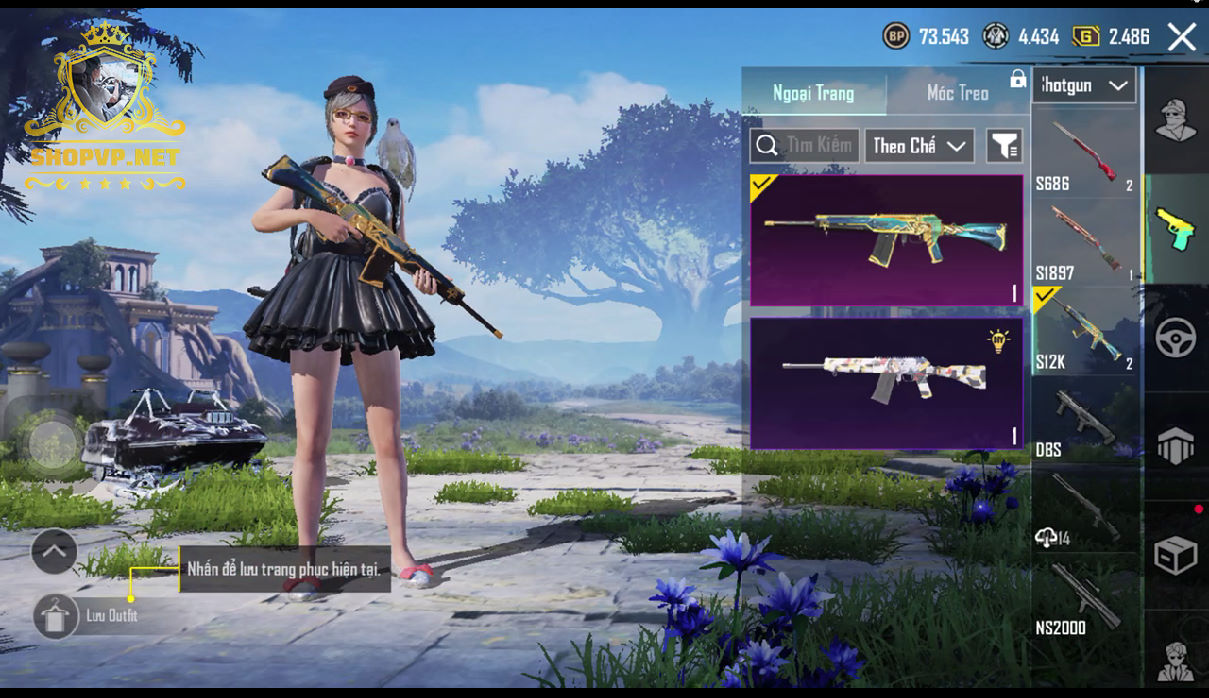Open the Shotgun weapon type dropdown
This screenshot has height=698, width=1209.
[x=1083, y=86]
